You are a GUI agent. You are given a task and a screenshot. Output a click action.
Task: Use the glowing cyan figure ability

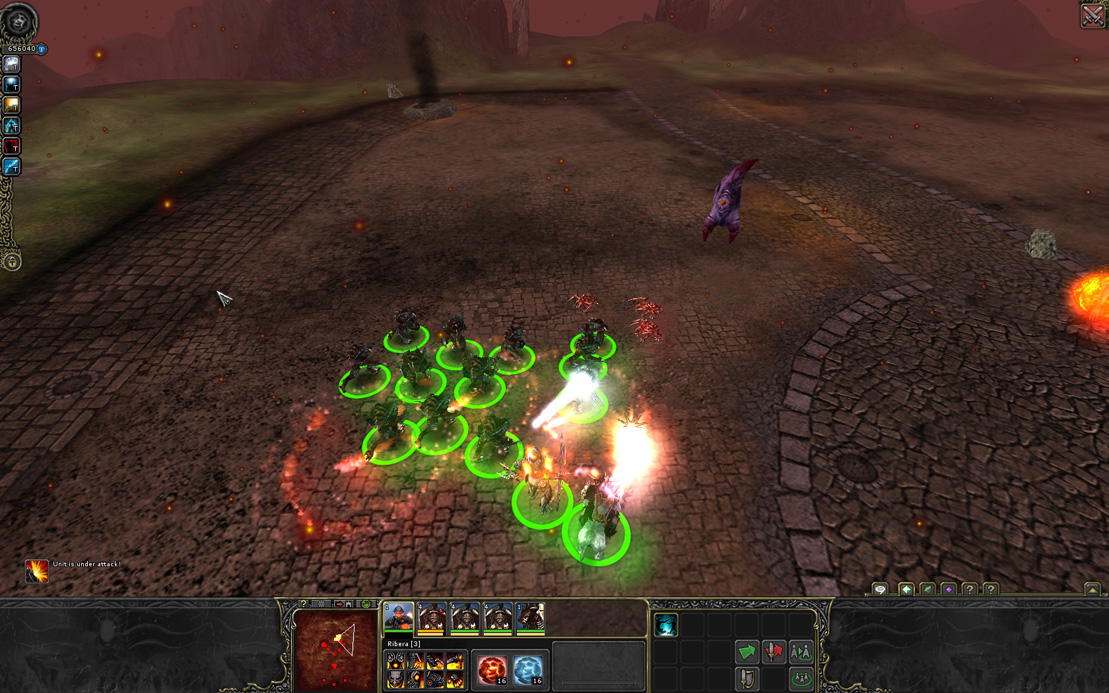tap(666, 626)
